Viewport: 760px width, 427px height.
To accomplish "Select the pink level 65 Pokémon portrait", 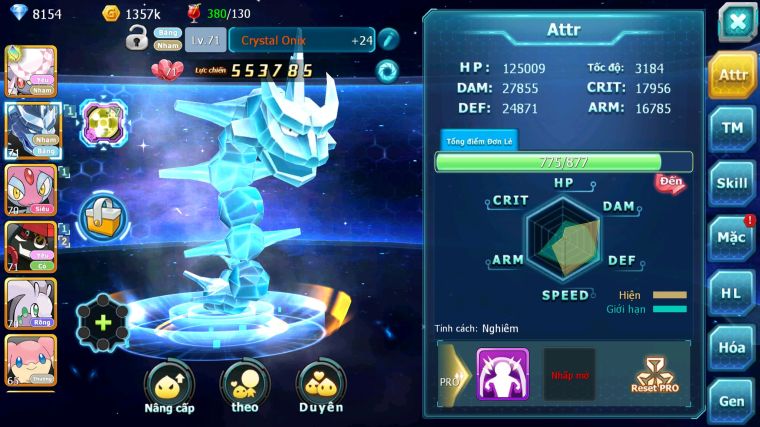I will click(x=30, y=361).
